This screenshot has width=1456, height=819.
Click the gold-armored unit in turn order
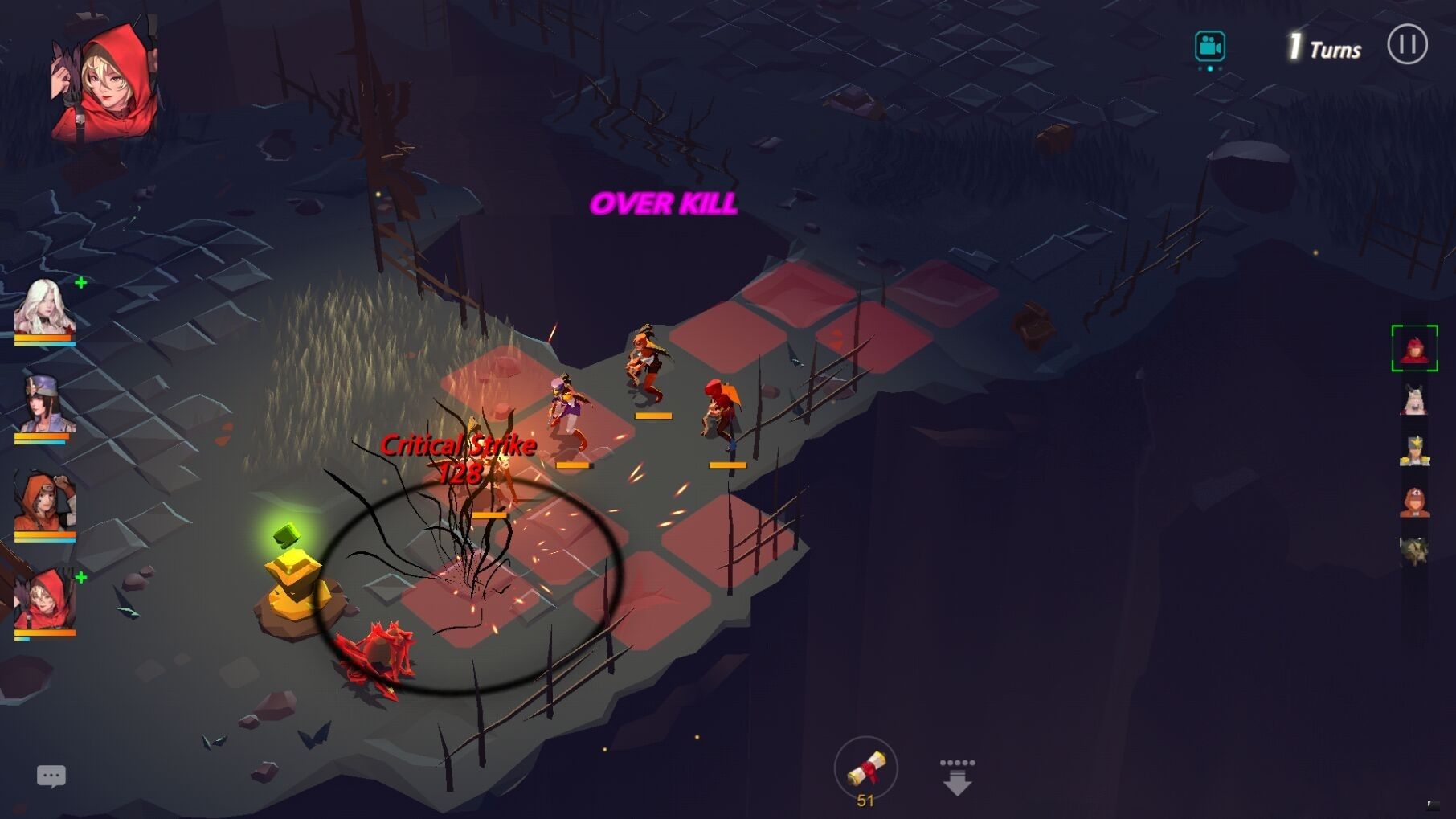pyautogui.click(x=1414, y=451)
